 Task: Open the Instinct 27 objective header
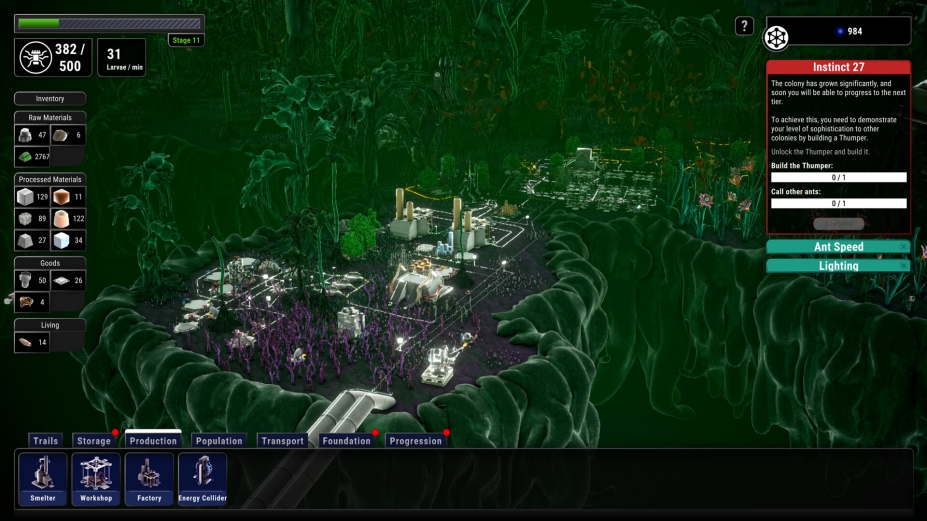[x=838, y=67]
